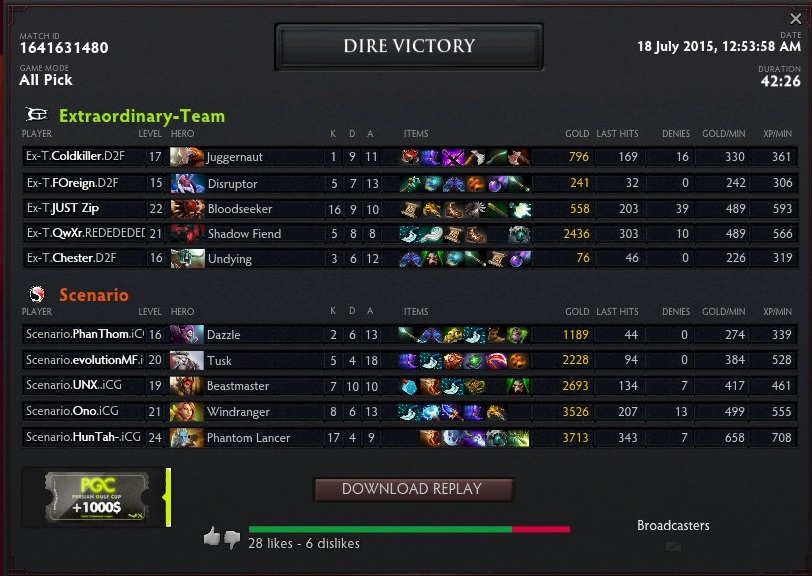Click the Broadcasters camera icon

672,546
